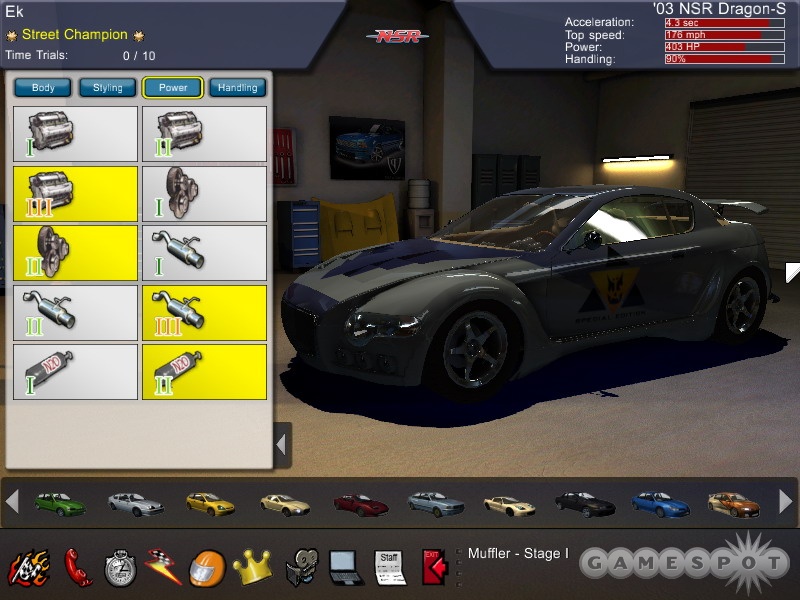Collapse the upgrade panel with the arrow
Image resolution: width=800 pixels, height=600 pixels.
pyautogui.click(x=282, y=443)
